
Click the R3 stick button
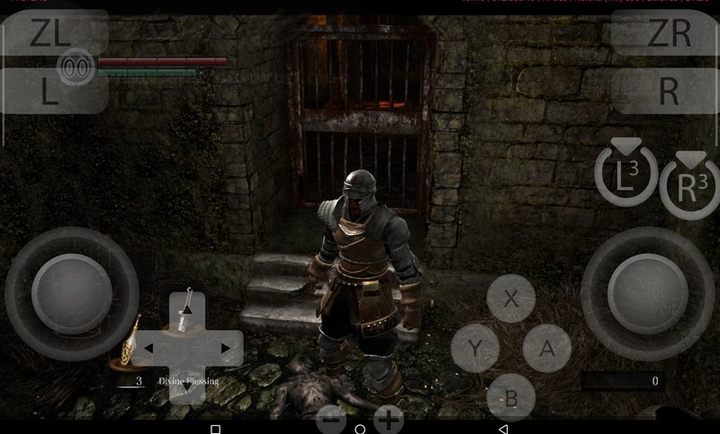690,185
